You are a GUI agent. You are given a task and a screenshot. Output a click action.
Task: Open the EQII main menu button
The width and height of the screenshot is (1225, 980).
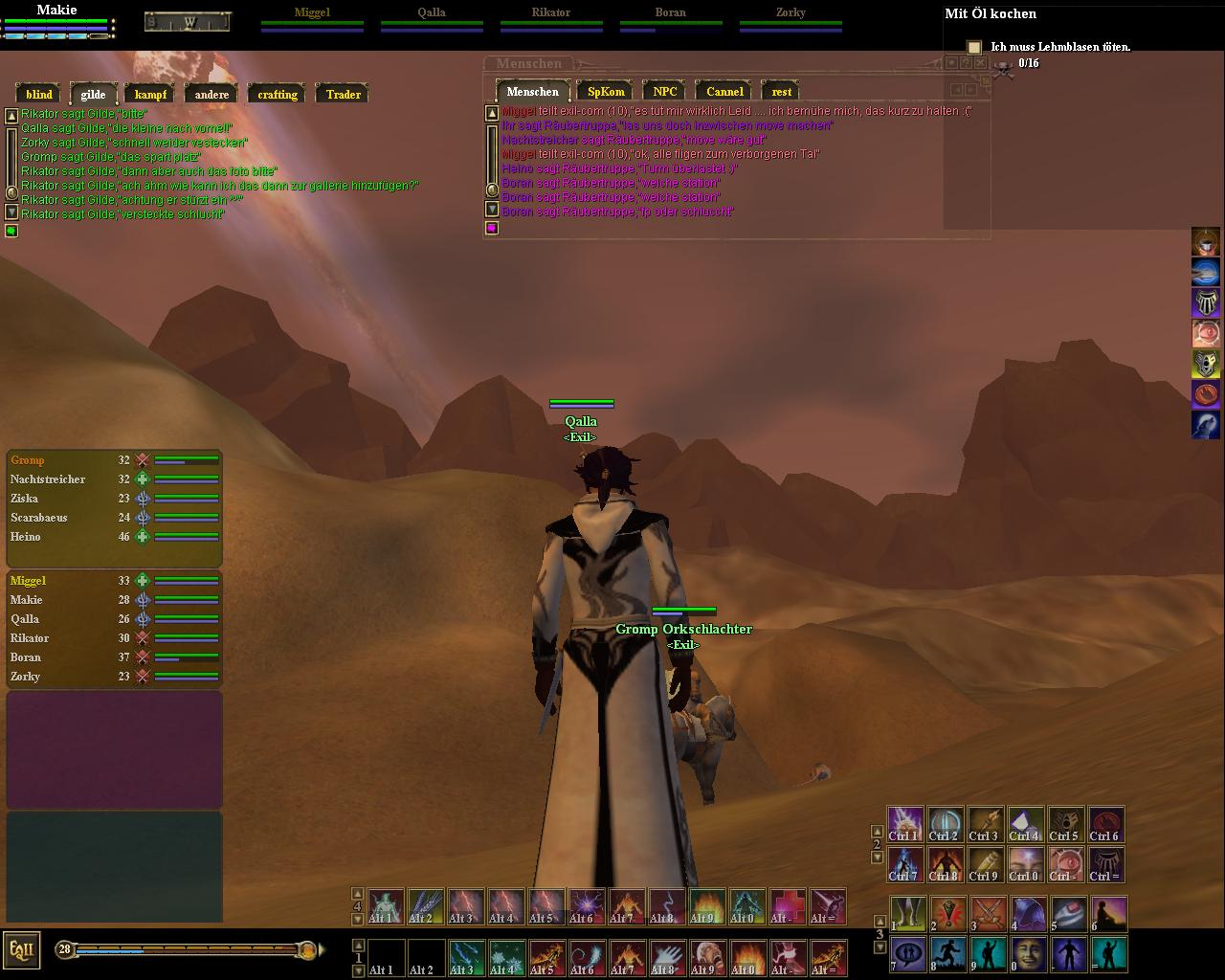pos(21,949)
